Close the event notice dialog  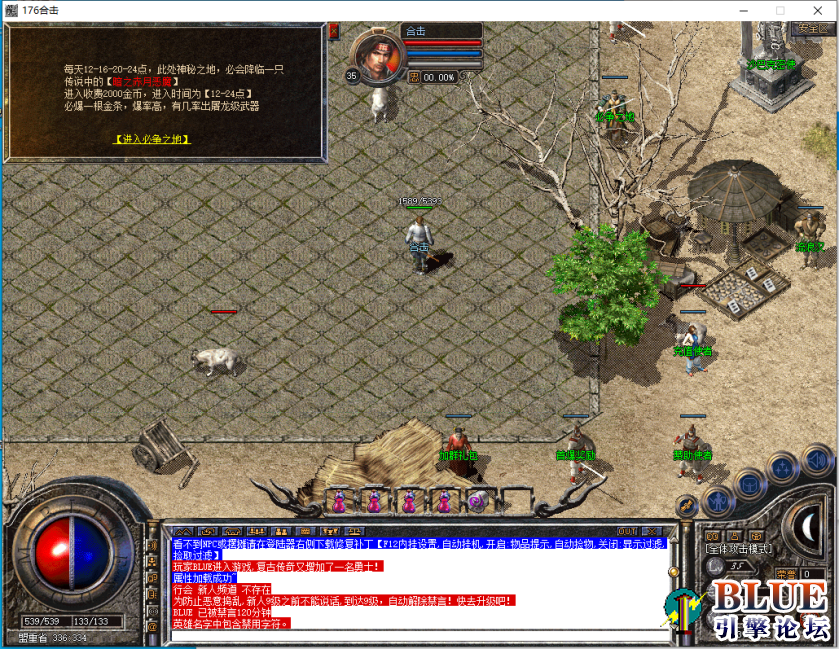pos(333,31)
